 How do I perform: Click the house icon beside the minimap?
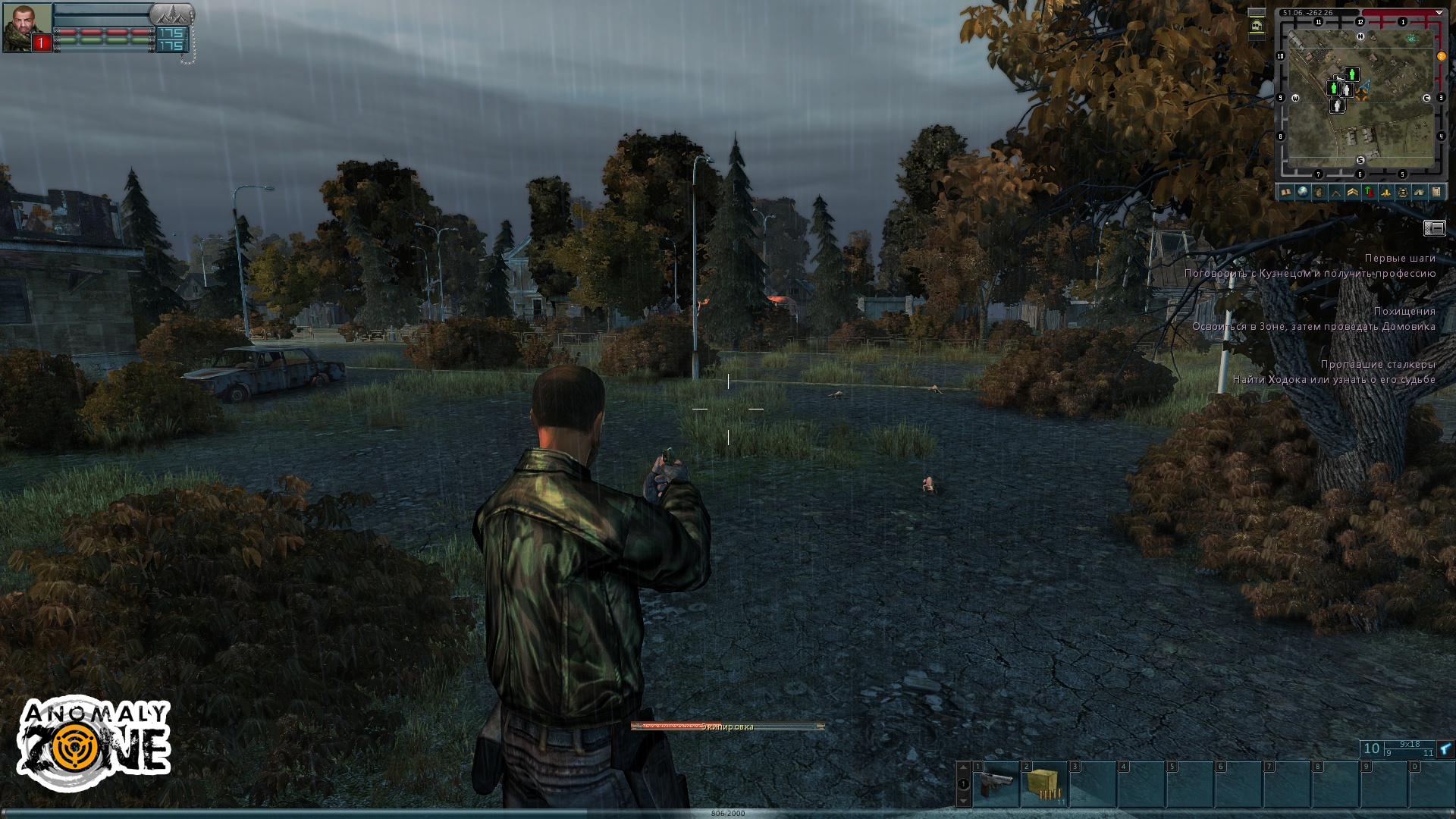point(1257,27)
